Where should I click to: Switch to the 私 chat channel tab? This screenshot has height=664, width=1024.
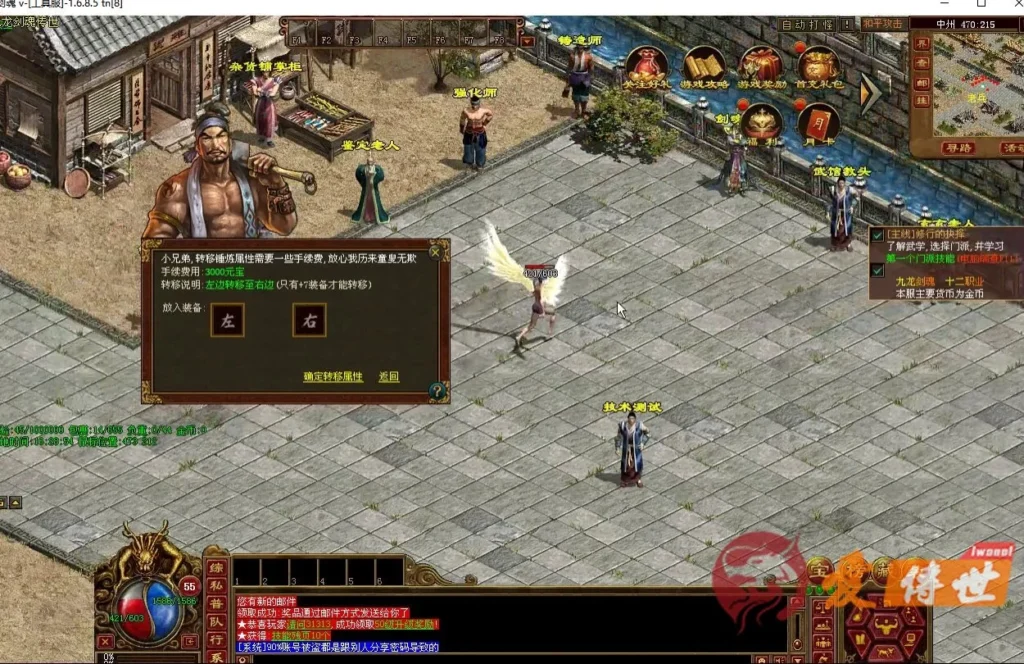pos(215,585)
